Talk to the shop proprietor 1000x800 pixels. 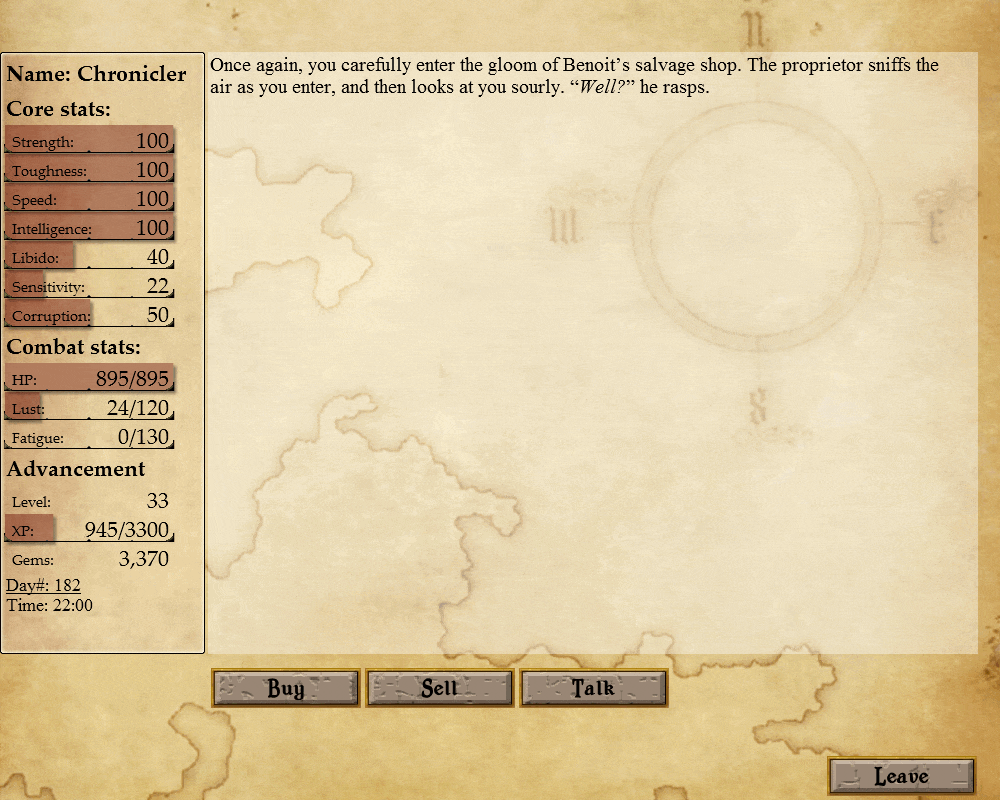pyautogui.click(x=594, y=688)
